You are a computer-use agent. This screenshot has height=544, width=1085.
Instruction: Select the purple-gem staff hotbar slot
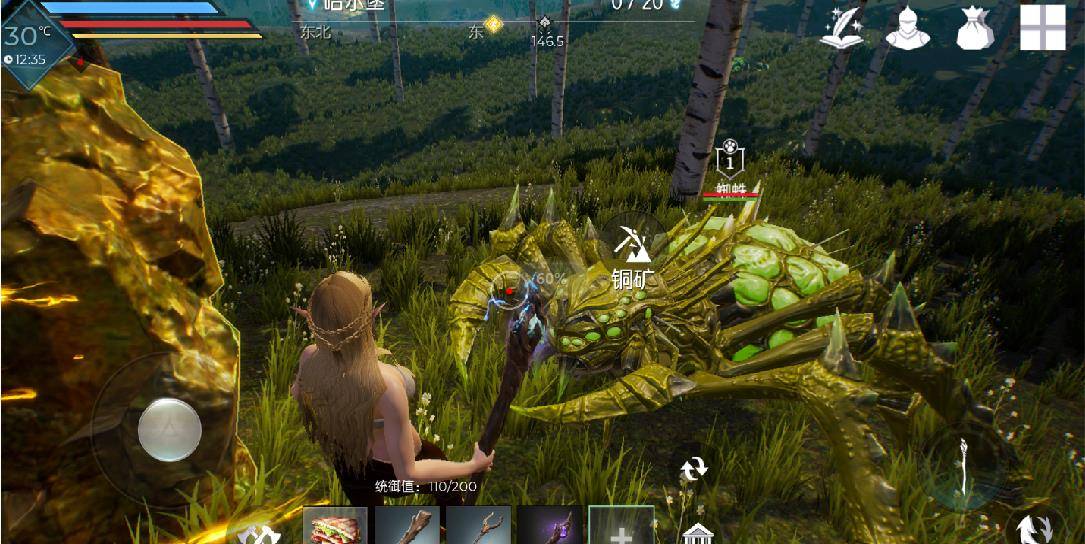(550, 526)
